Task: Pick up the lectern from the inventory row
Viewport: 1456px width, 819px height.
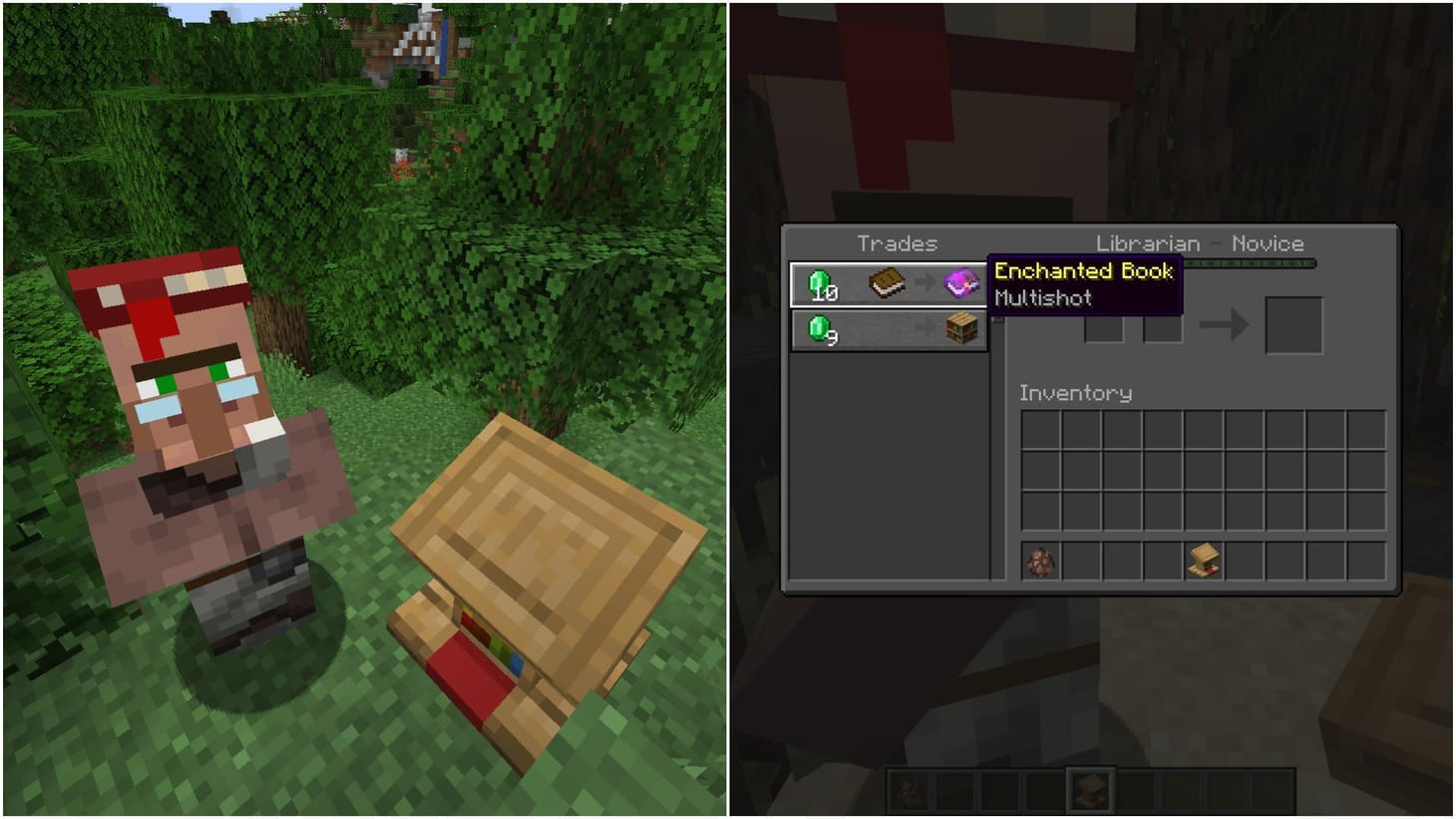Action: (x=1205, y=562)
